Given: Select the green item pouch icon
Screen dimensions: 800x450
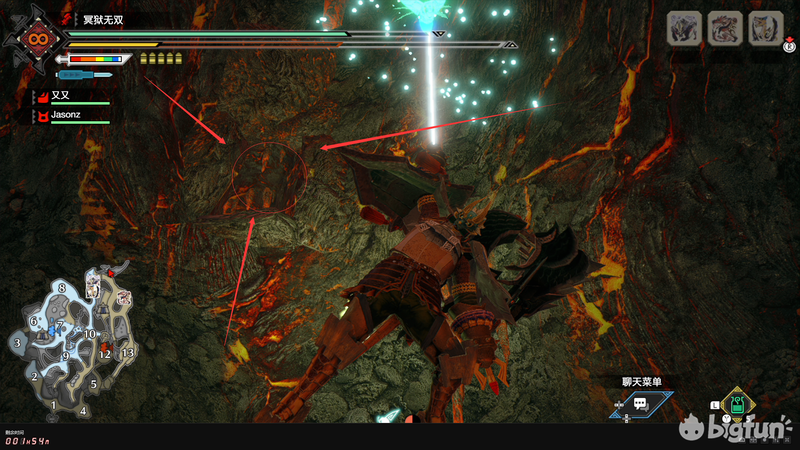Looking at the screenshot, I should (x=737, y=405).
